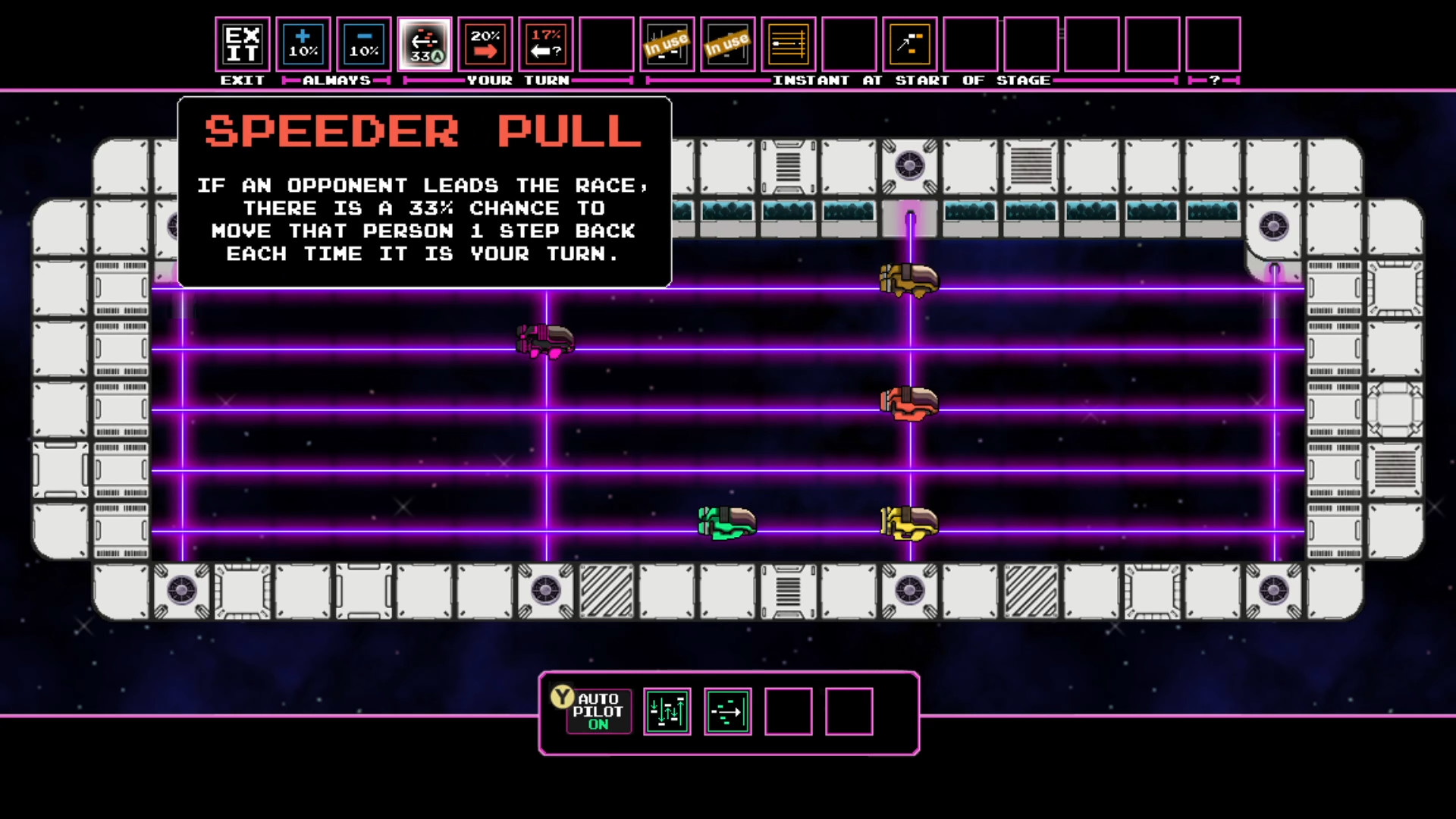Dismiss the Speeder Pull tooltip card
This screenshot has height=819, width=1456.
(x=424, y=191)
